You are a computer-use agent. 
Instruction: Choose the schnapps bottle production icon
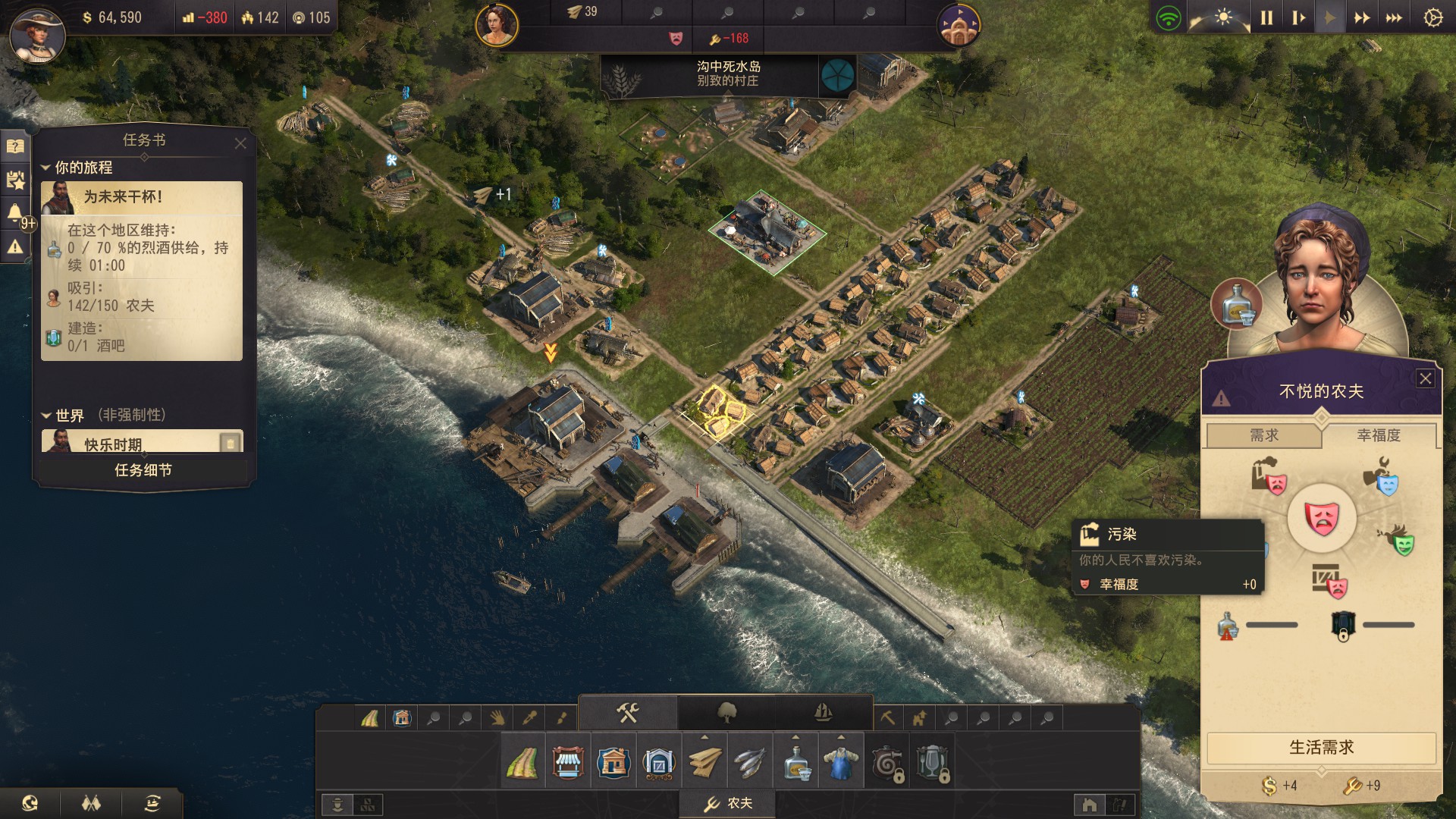pos(795,763)
